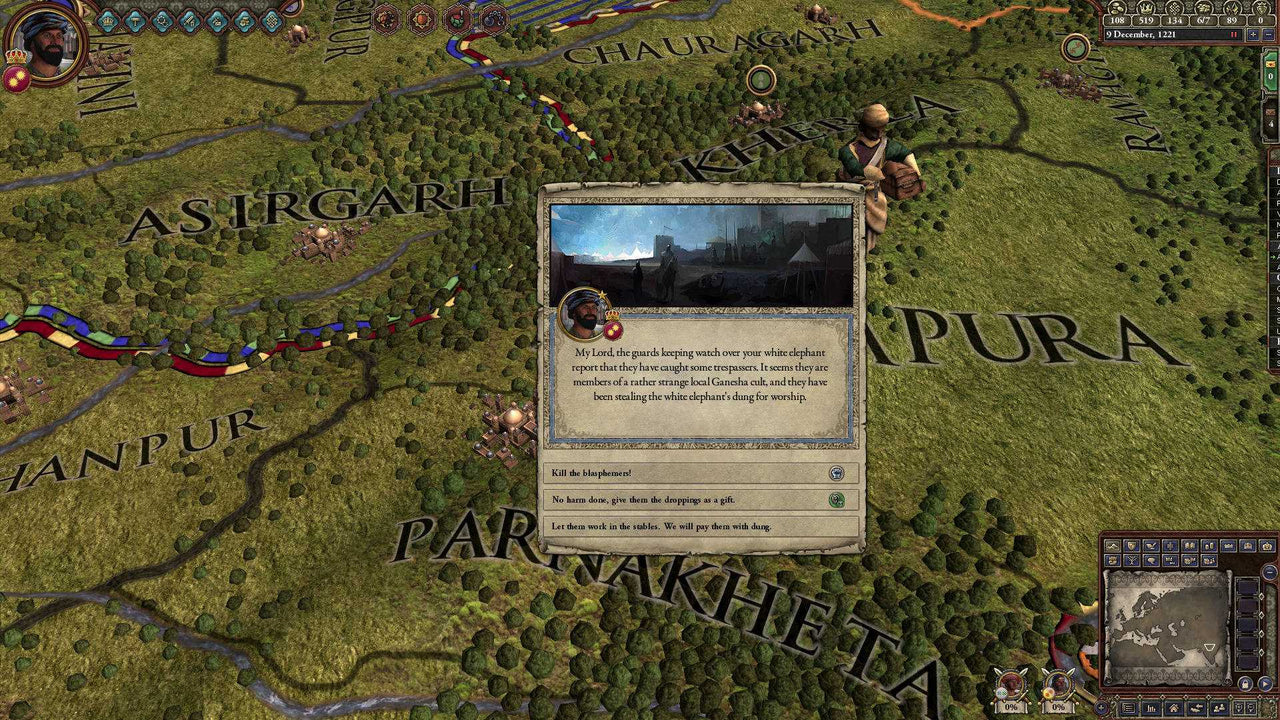The height and width of the screenshot is (720, 1280).
Task: Collapse the minimap panel
Action: coord(1270,571)
